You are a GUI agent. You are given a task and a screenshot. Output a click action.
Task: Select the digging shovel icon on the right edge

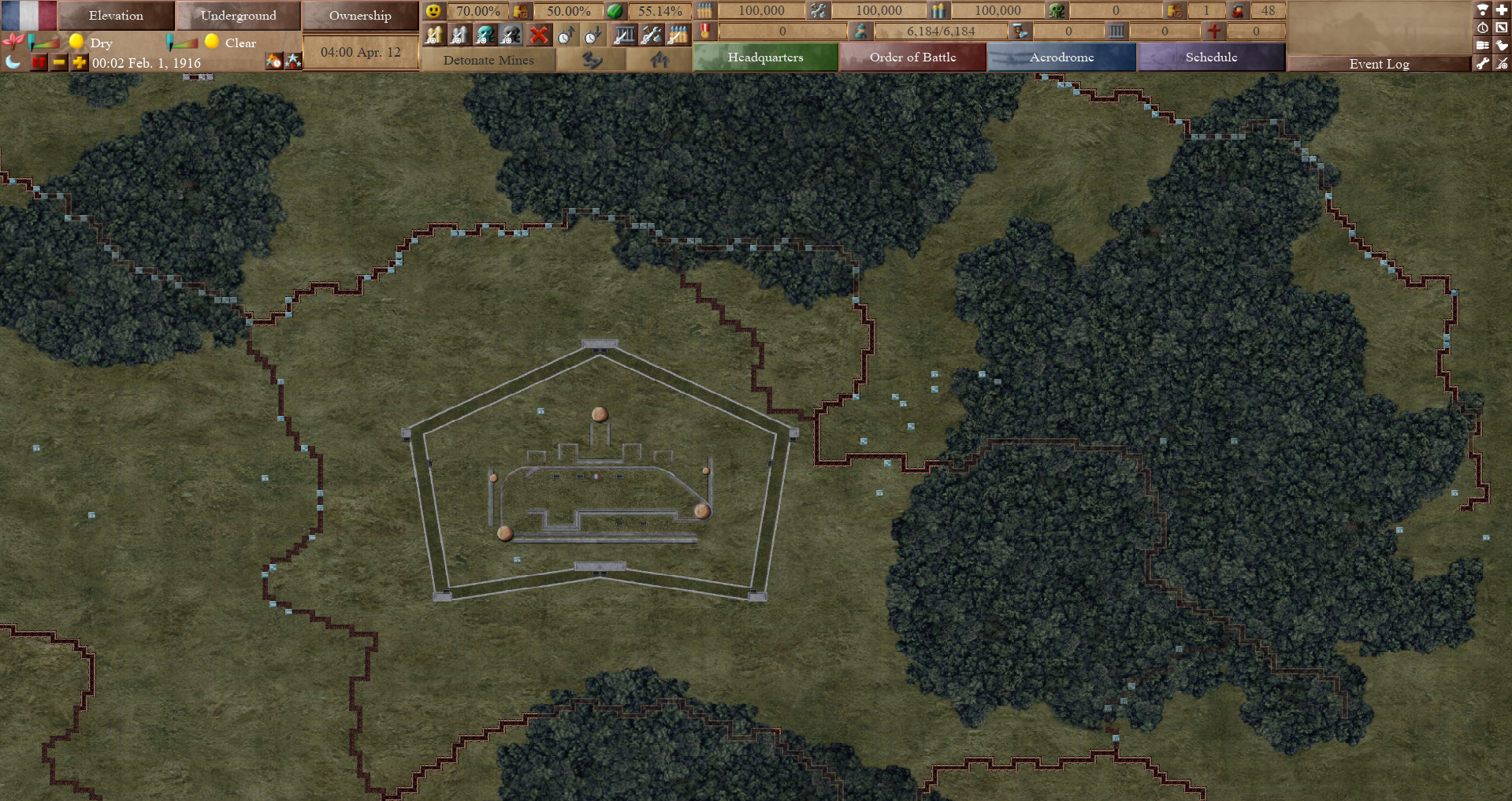pyautogui.click(x=1501, y=46)
